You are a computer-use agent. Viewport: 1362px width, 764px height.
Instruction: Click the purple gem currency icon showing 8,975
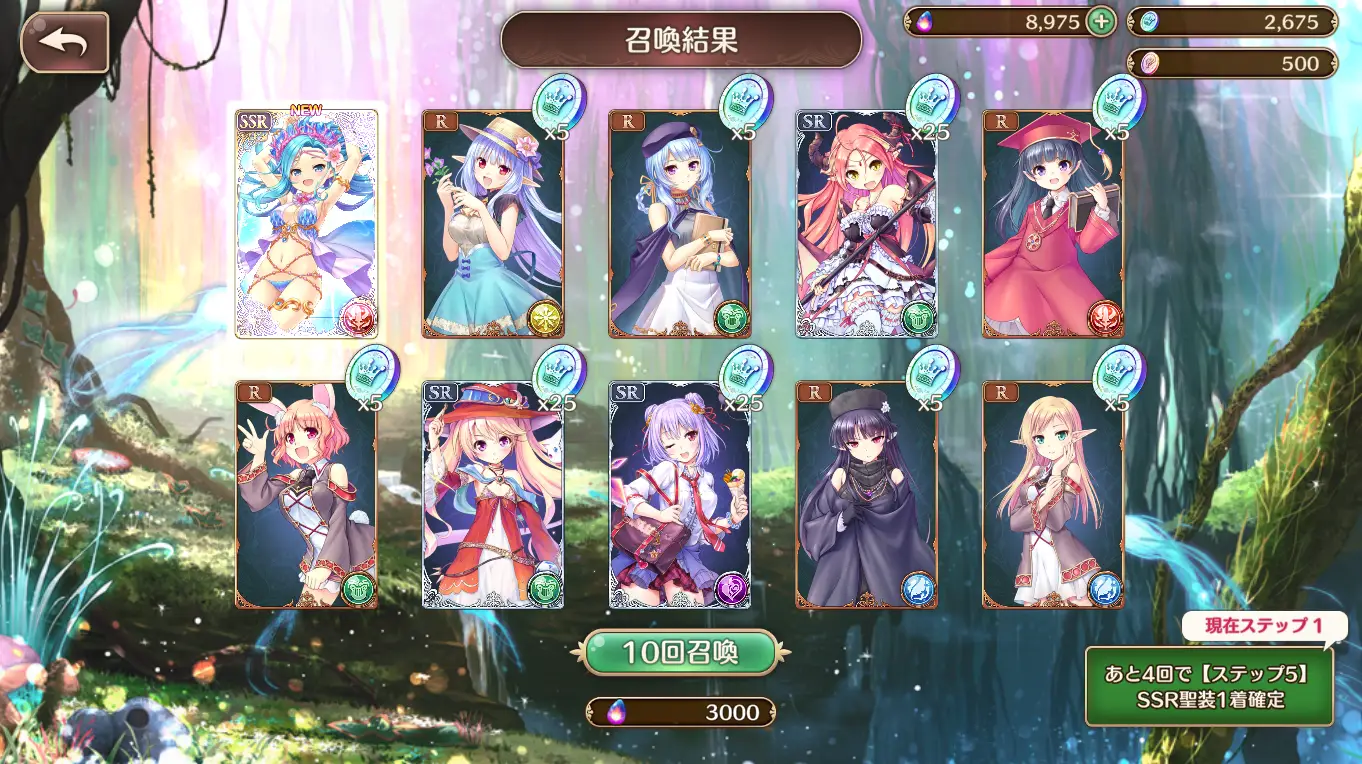923,21
